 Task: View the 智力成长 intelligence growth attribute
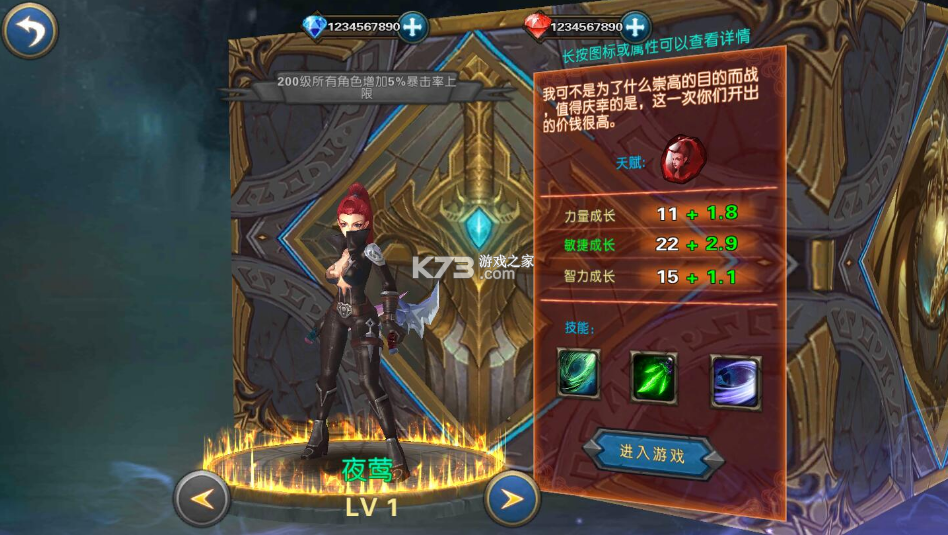[590, 276]
